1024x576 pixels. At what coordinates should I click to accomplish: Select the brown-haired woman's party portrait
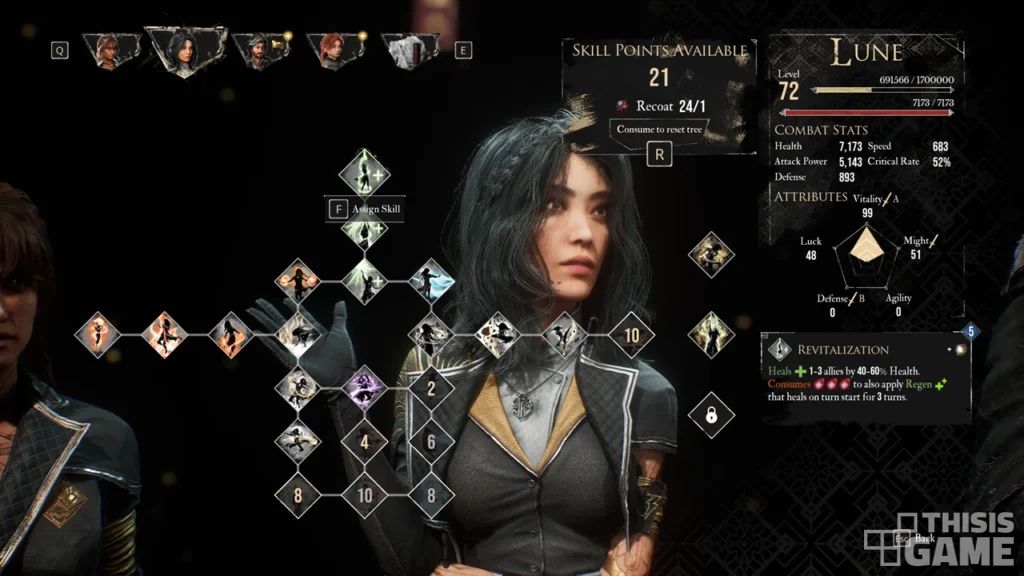(104, 49)
